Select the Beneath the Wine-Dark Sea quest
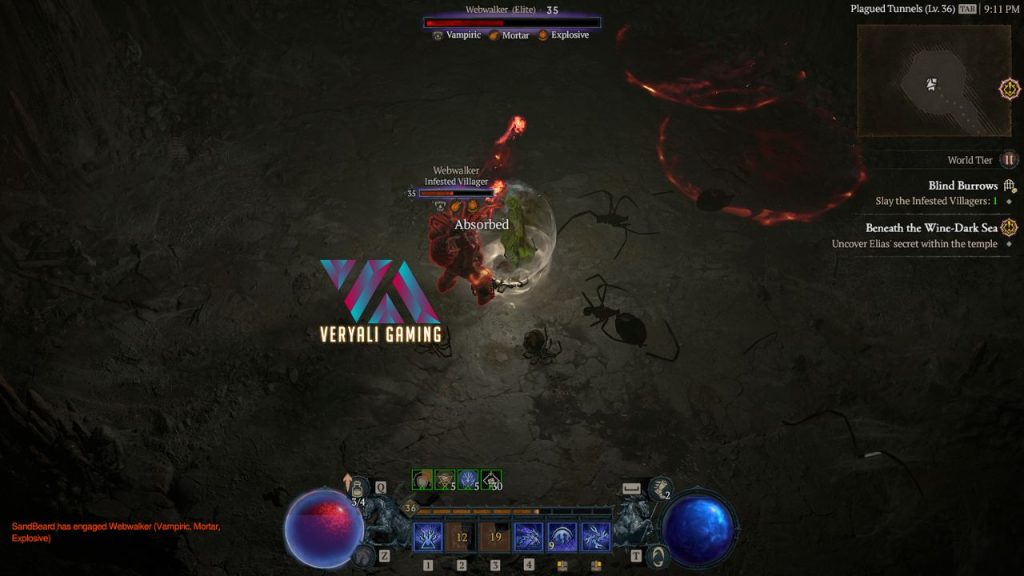 click(931, 228)
